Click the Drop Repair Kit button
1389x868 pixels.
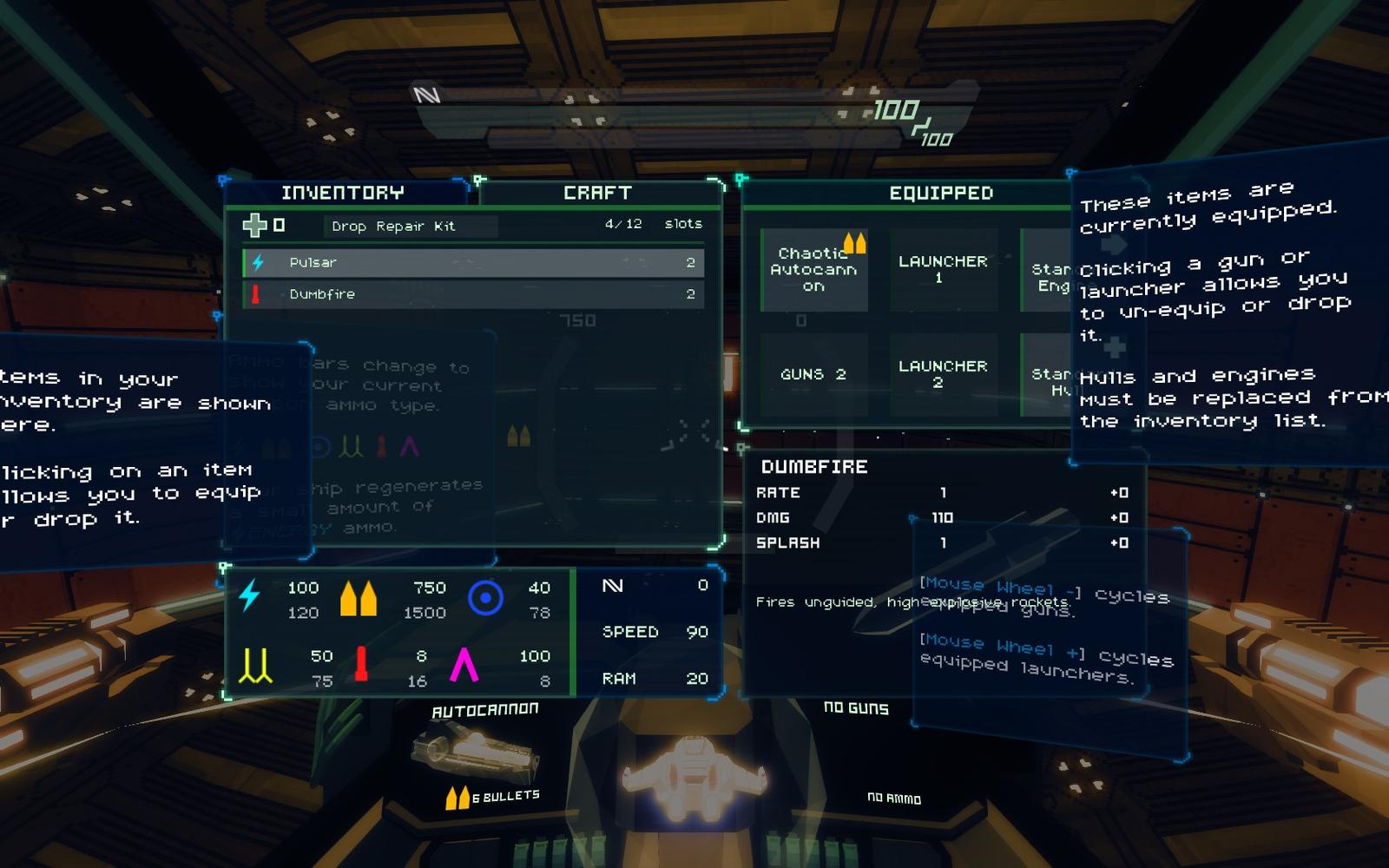(392, 227)
